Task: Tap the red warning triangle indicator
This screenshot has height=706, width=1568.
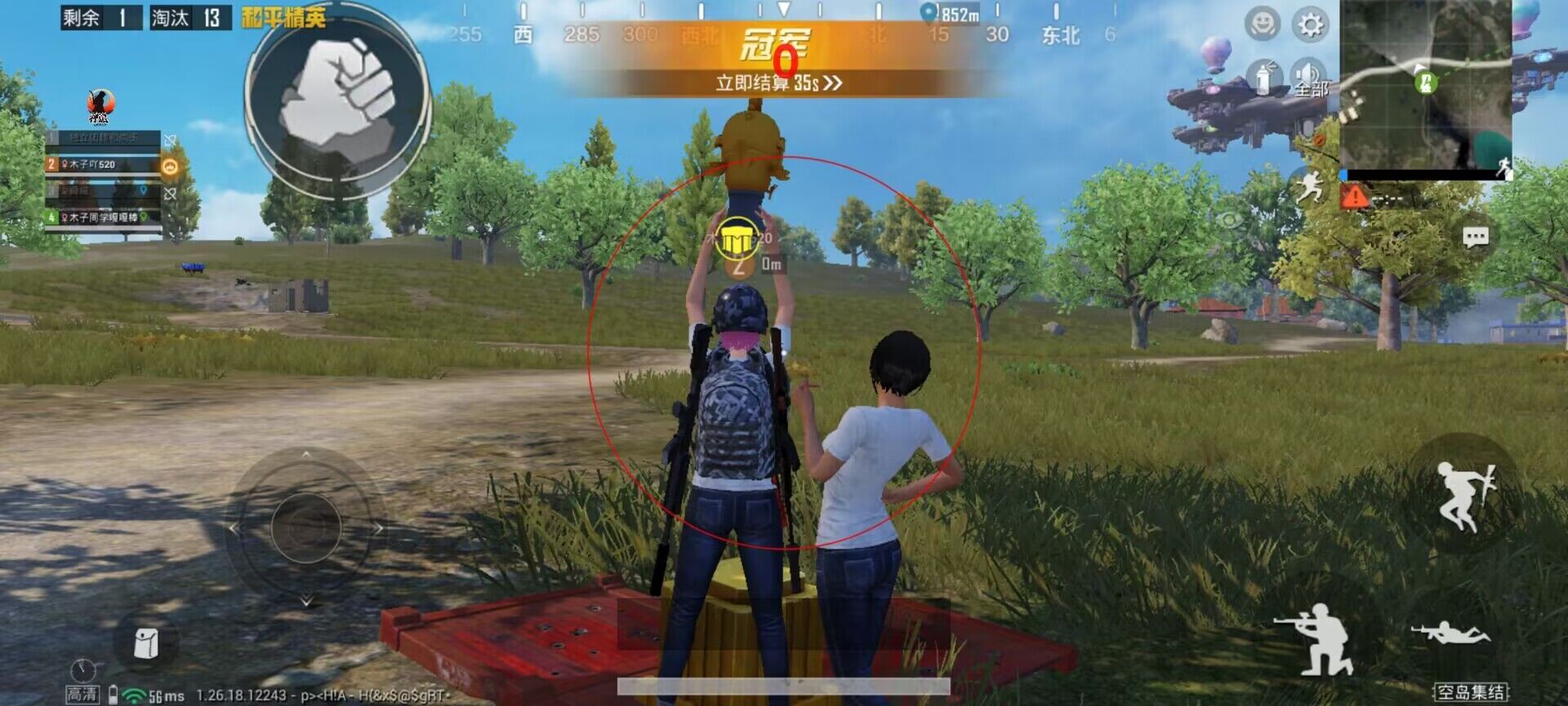Action: coord(1355,194)
